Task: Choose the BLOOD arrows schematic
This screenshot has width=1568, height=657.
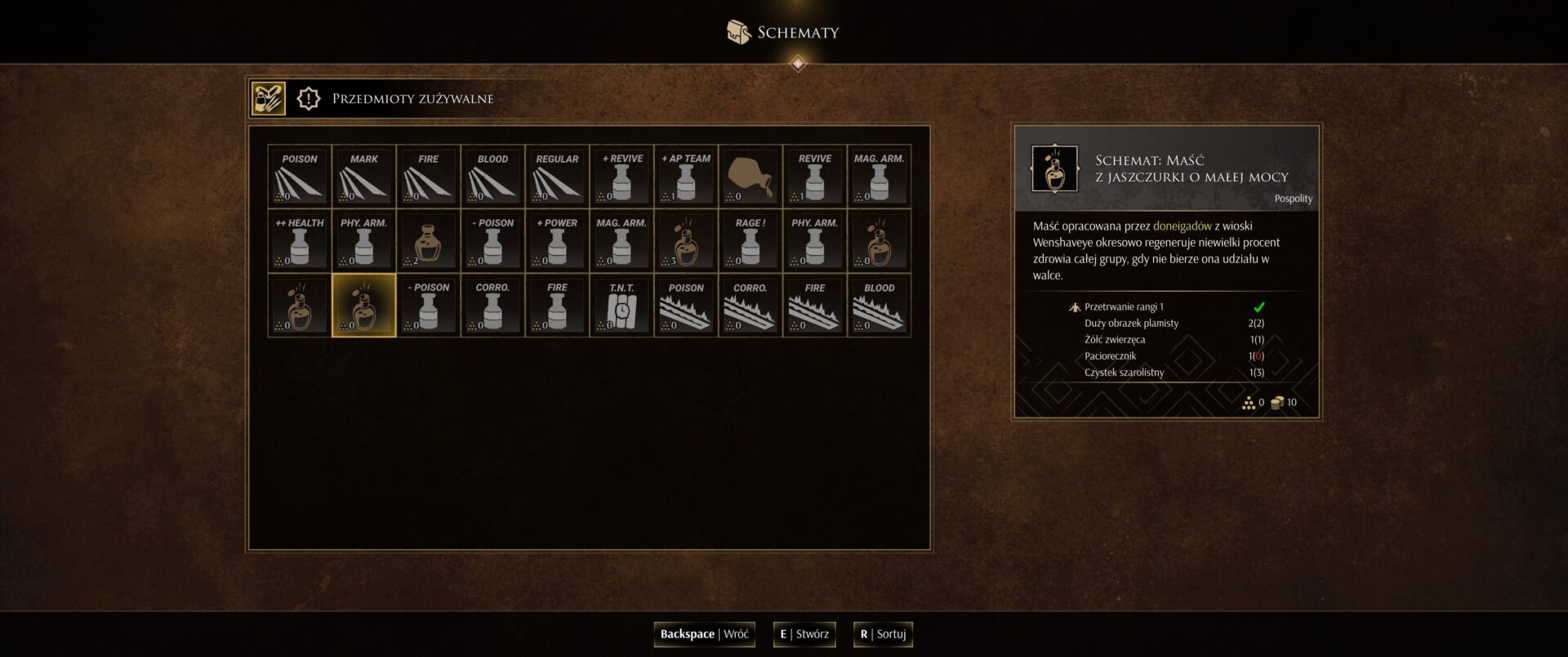Action: [x=492, y=177]
